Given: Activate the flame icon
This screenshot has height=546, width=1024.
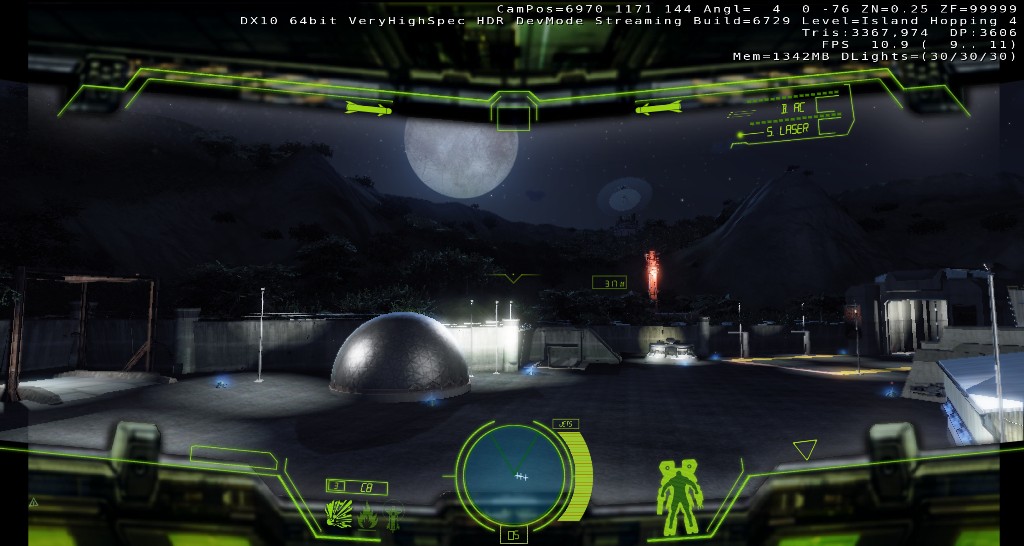Looking at the screenshot, I should (x=369, y=516).
